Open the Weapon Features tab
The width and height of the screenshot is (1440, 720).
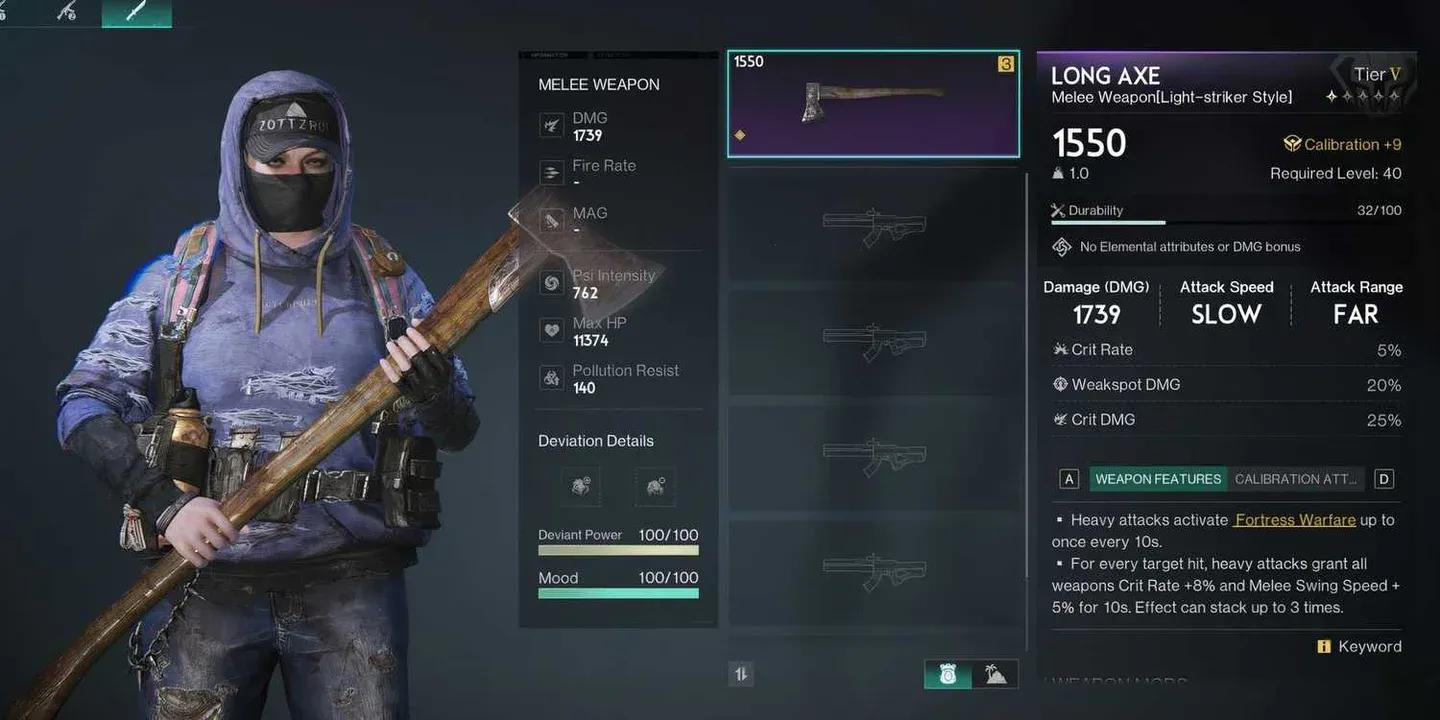(x=1157, y=478)
